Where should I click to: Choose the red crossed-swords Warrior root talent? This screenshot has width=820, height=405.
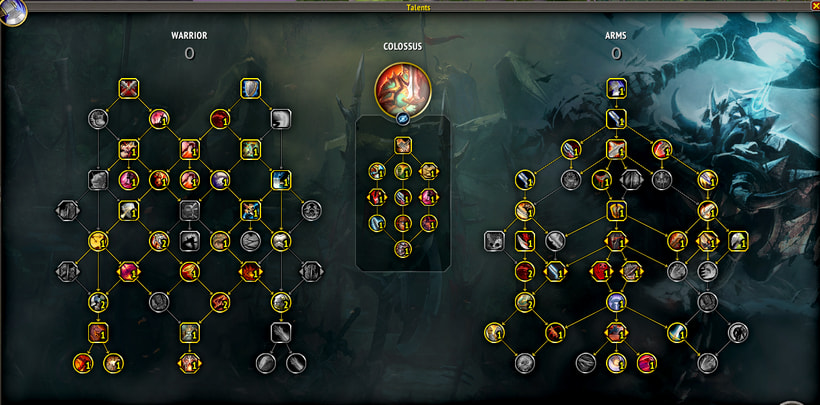(x=128, y=89)
